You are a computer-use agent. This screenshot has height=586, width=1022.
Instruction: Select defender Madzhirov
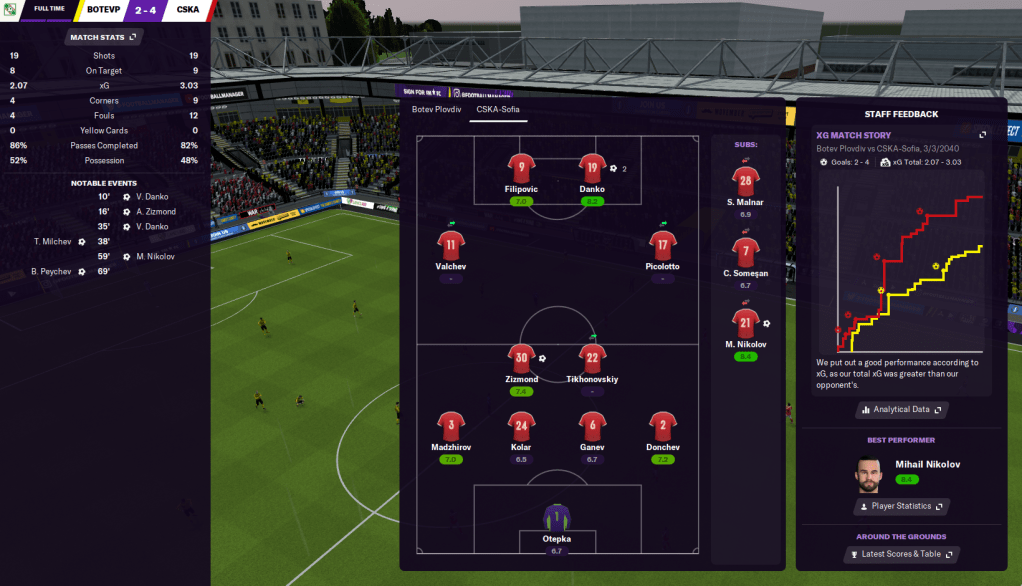tap(451, 426)
